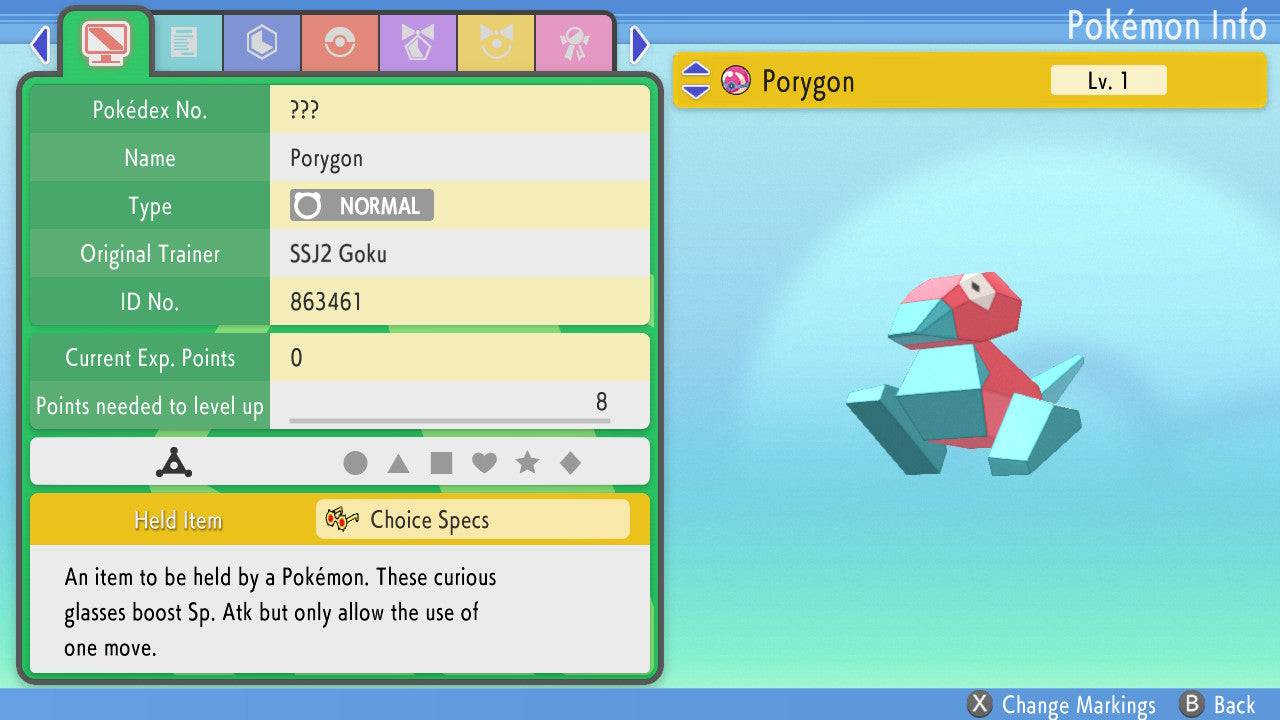
Task: Switch to the teal document notes tab
Action: 183,43
